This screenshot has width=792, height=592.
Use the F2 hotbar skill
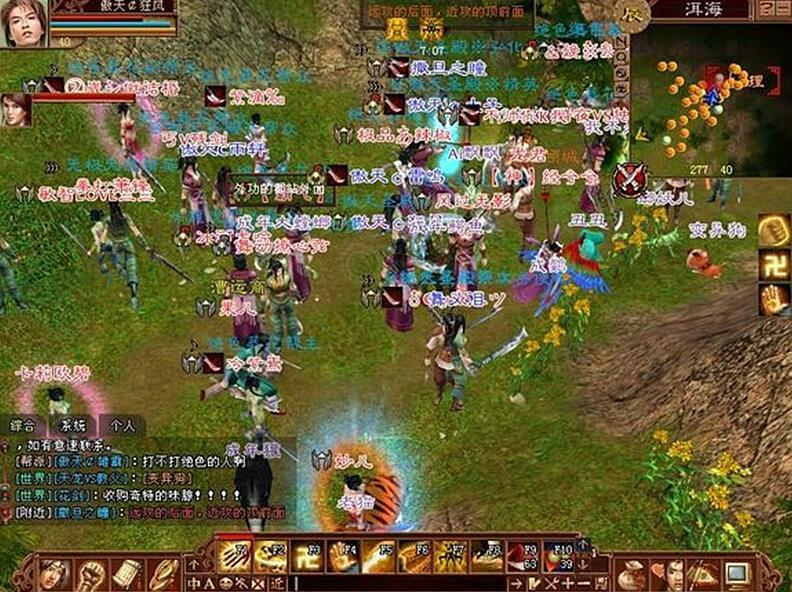click(x=269, y=555)
